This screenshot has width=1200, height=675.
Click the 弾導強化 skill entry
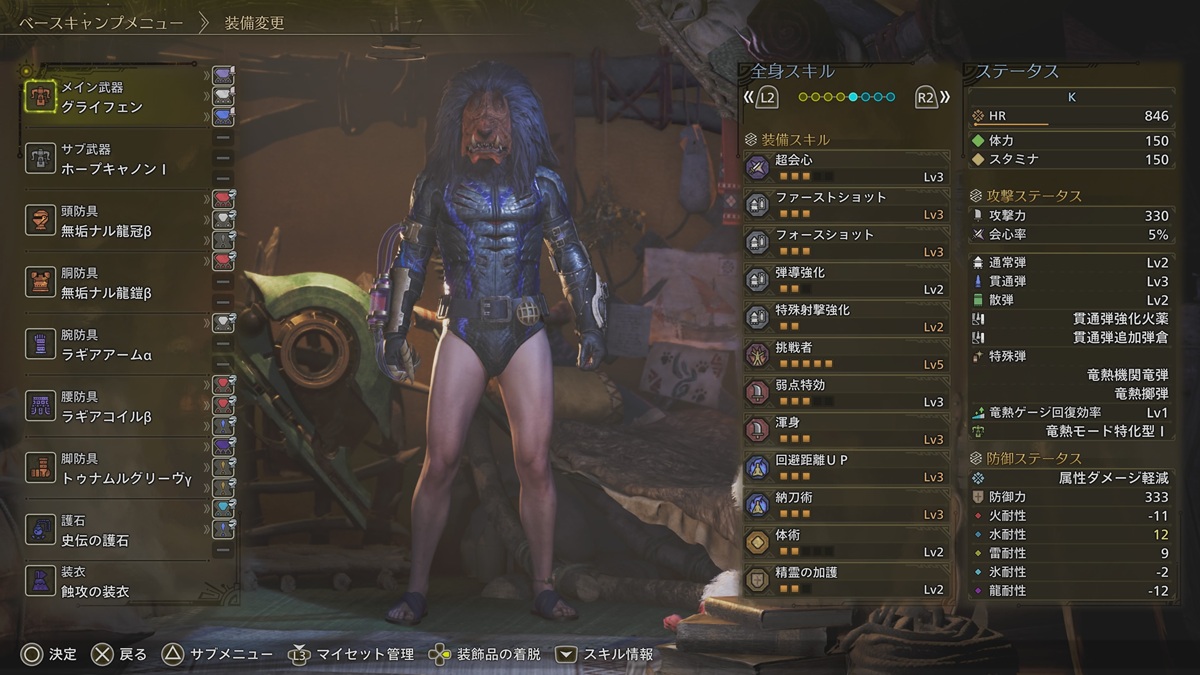pyautogui.click(x=846, y=281)
